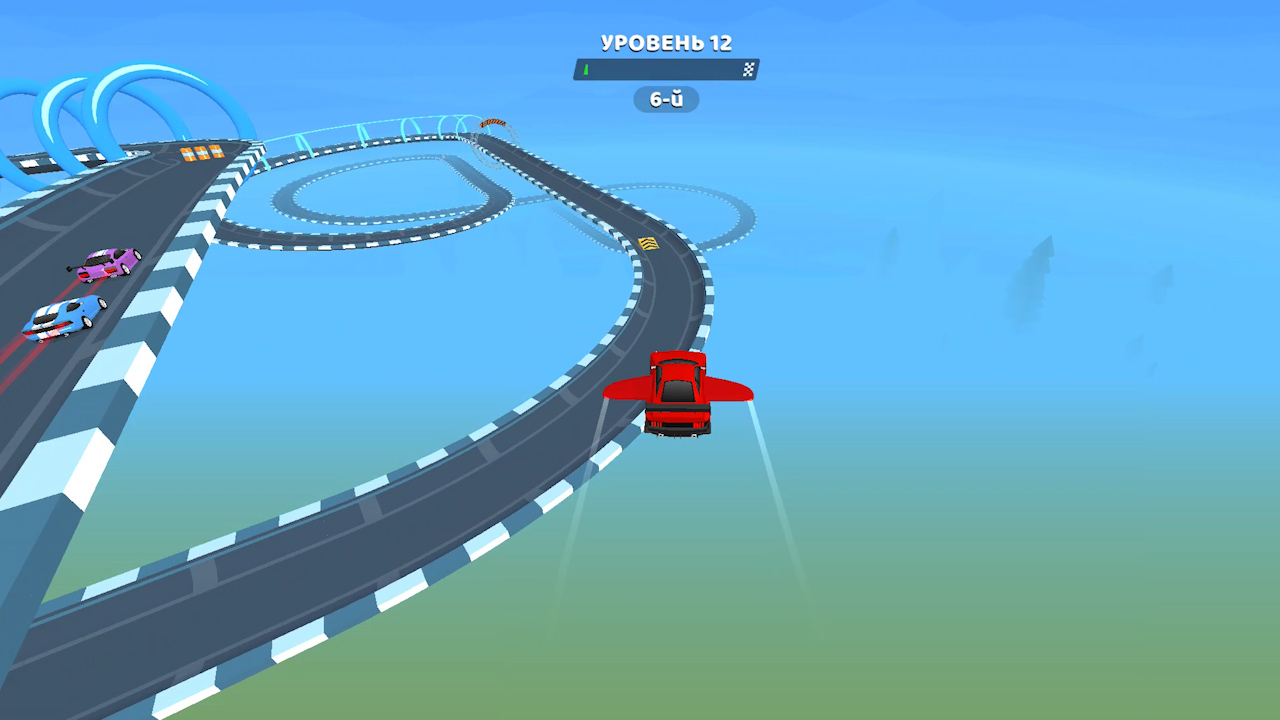Select the green player position marker
Viewport: 1280px width, 720px height.
(x=584, y=69)
